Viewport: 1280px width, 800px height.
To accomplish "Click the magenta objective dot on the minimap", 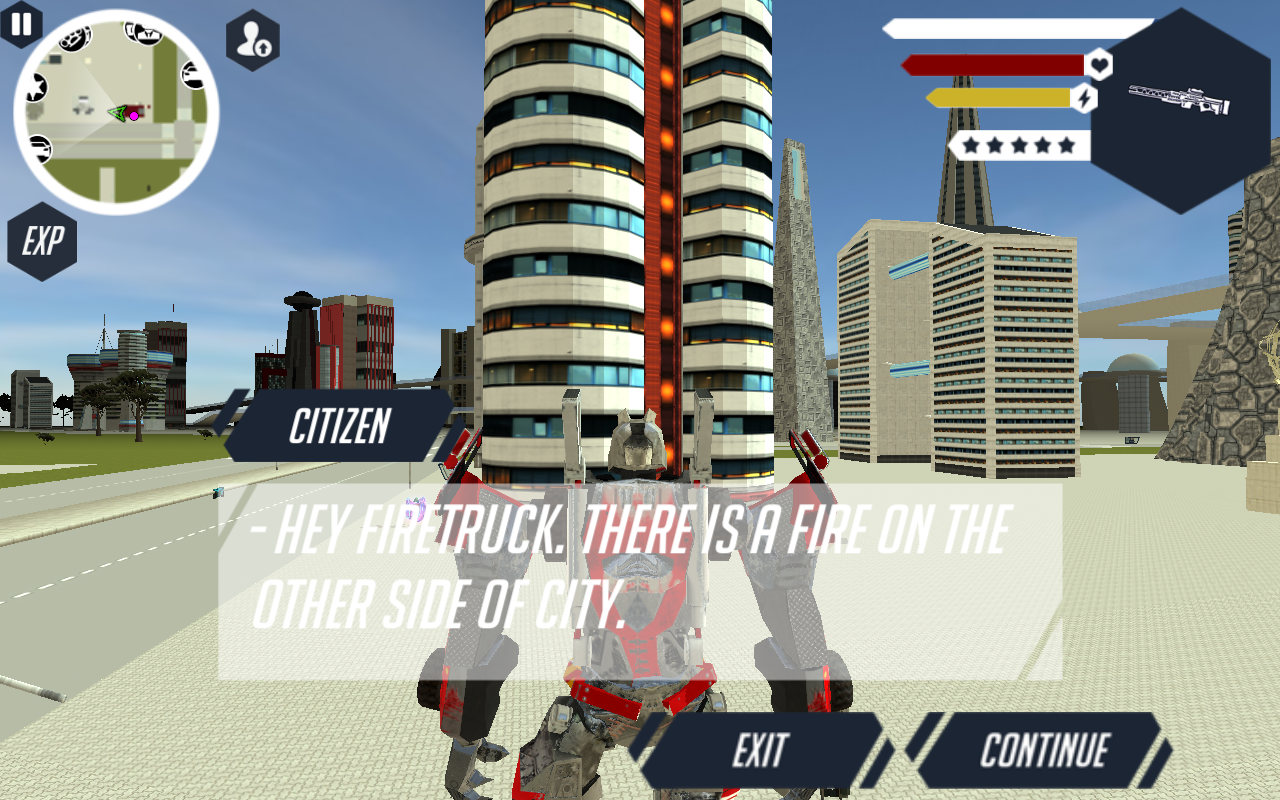I will pos(134,115).
